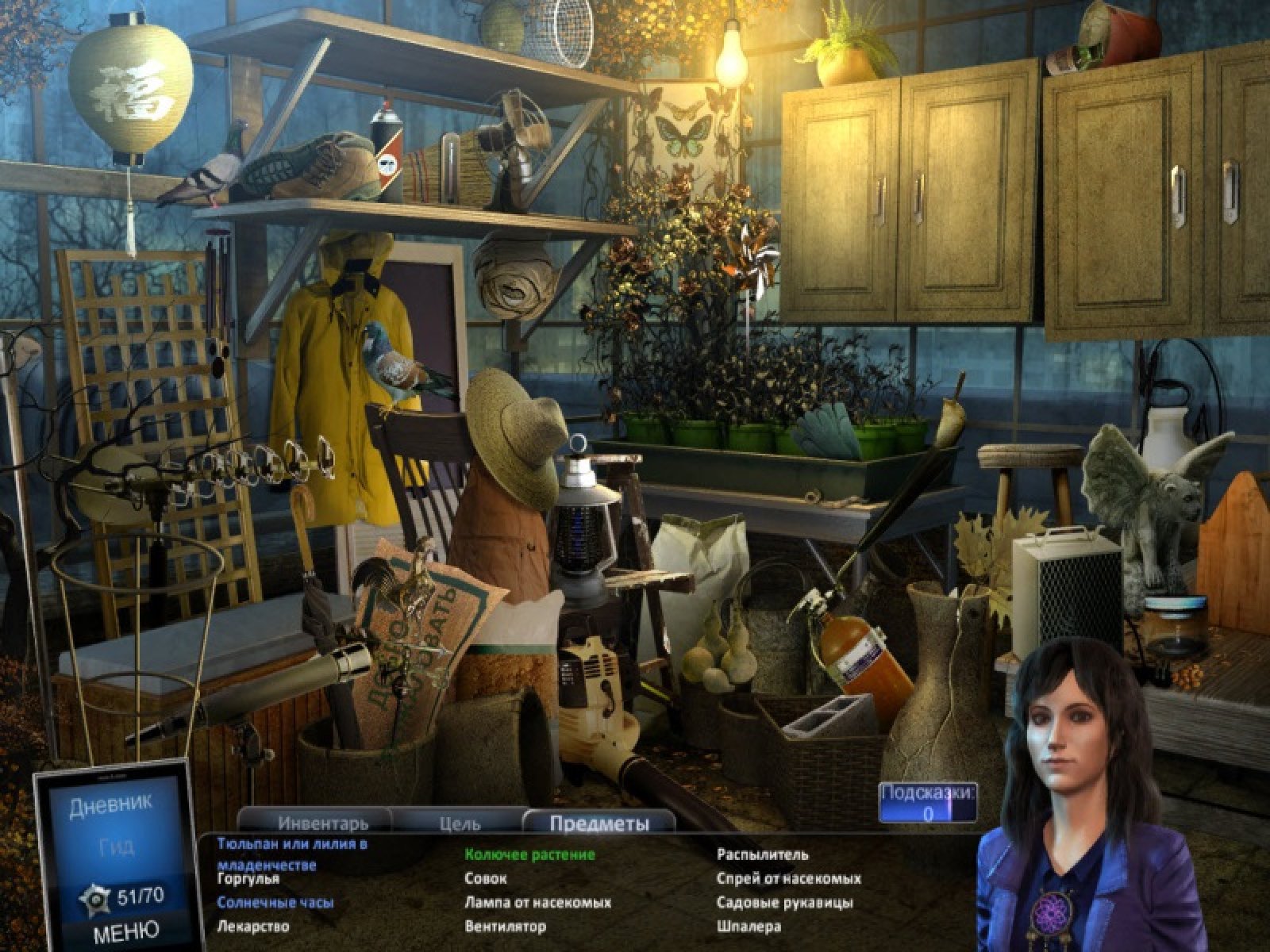Open the МЕНЮ game menu

pyautogui.click(x=125, y=930)
